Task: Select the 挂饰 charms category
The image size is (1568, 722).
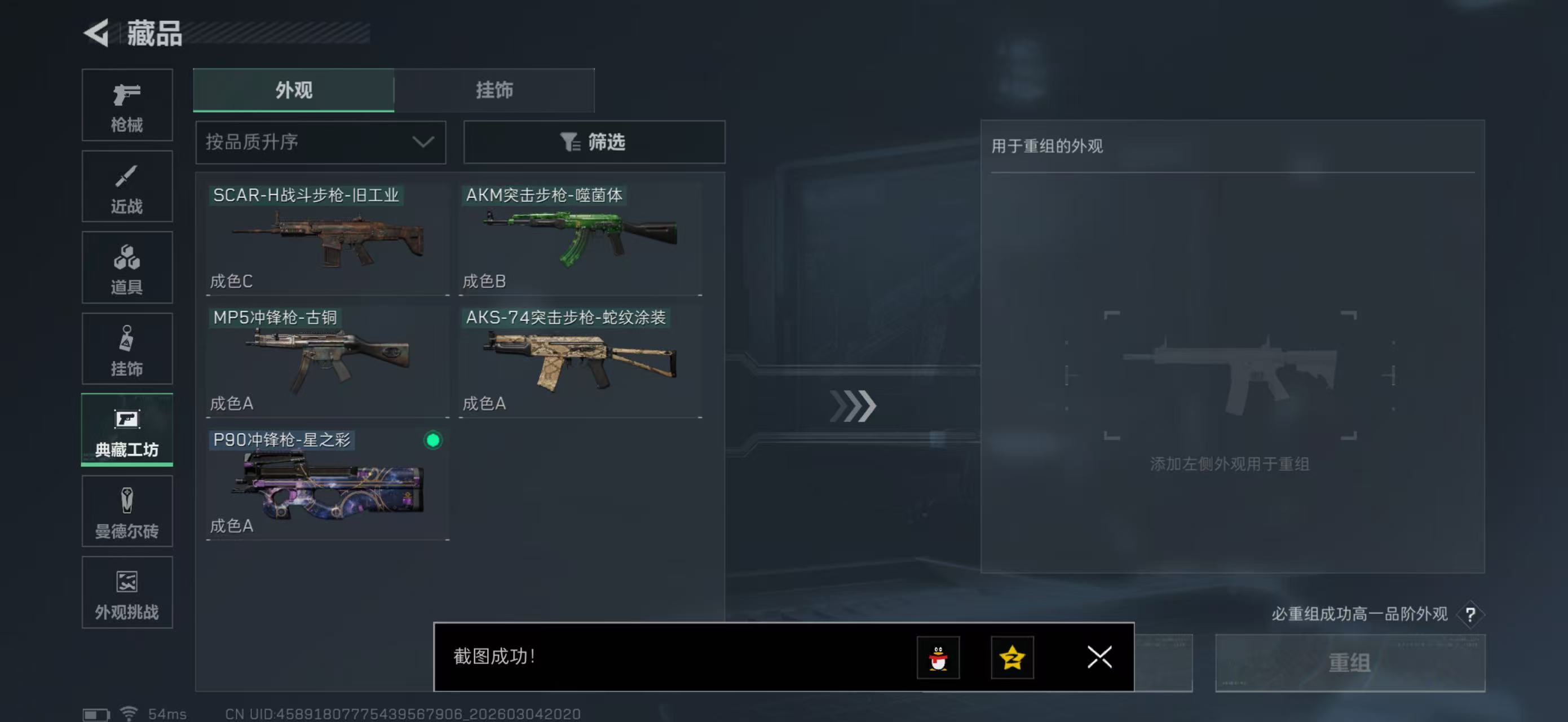Action: (127, 349)
